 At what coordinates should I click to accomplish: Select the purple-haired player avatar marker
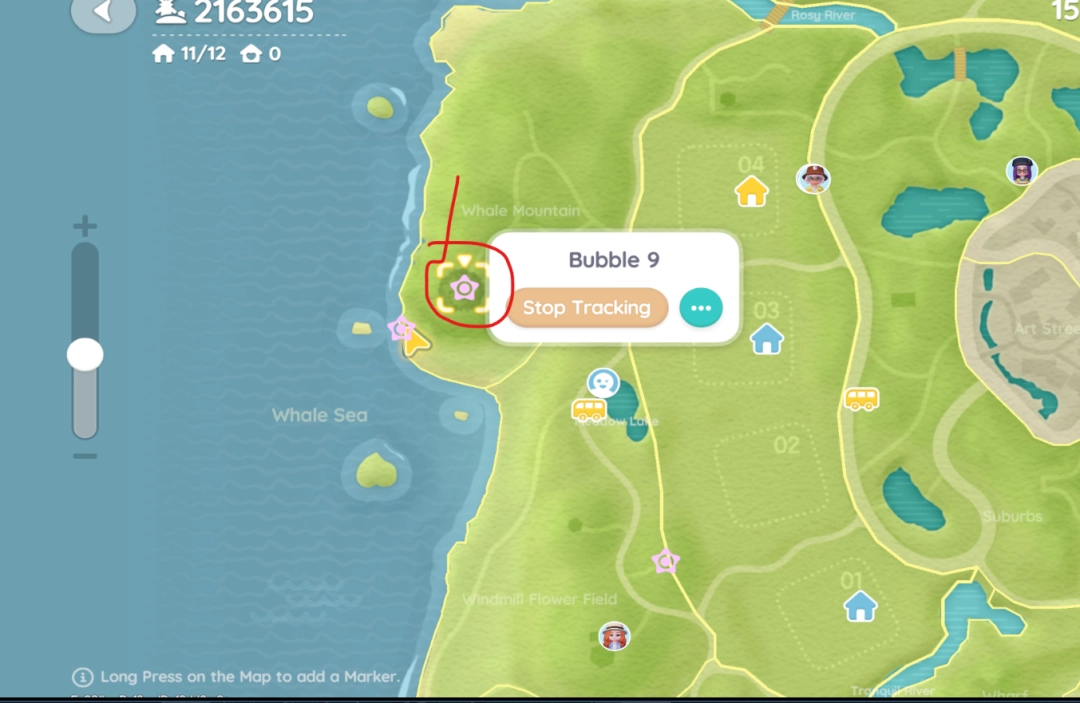1021,170
